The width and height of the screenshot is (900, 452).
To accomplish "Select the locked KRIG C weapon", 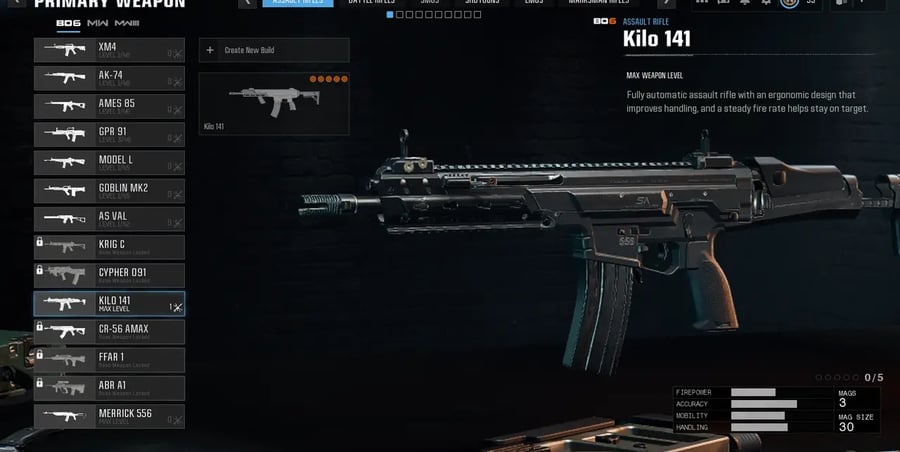I will pos(109,247).
